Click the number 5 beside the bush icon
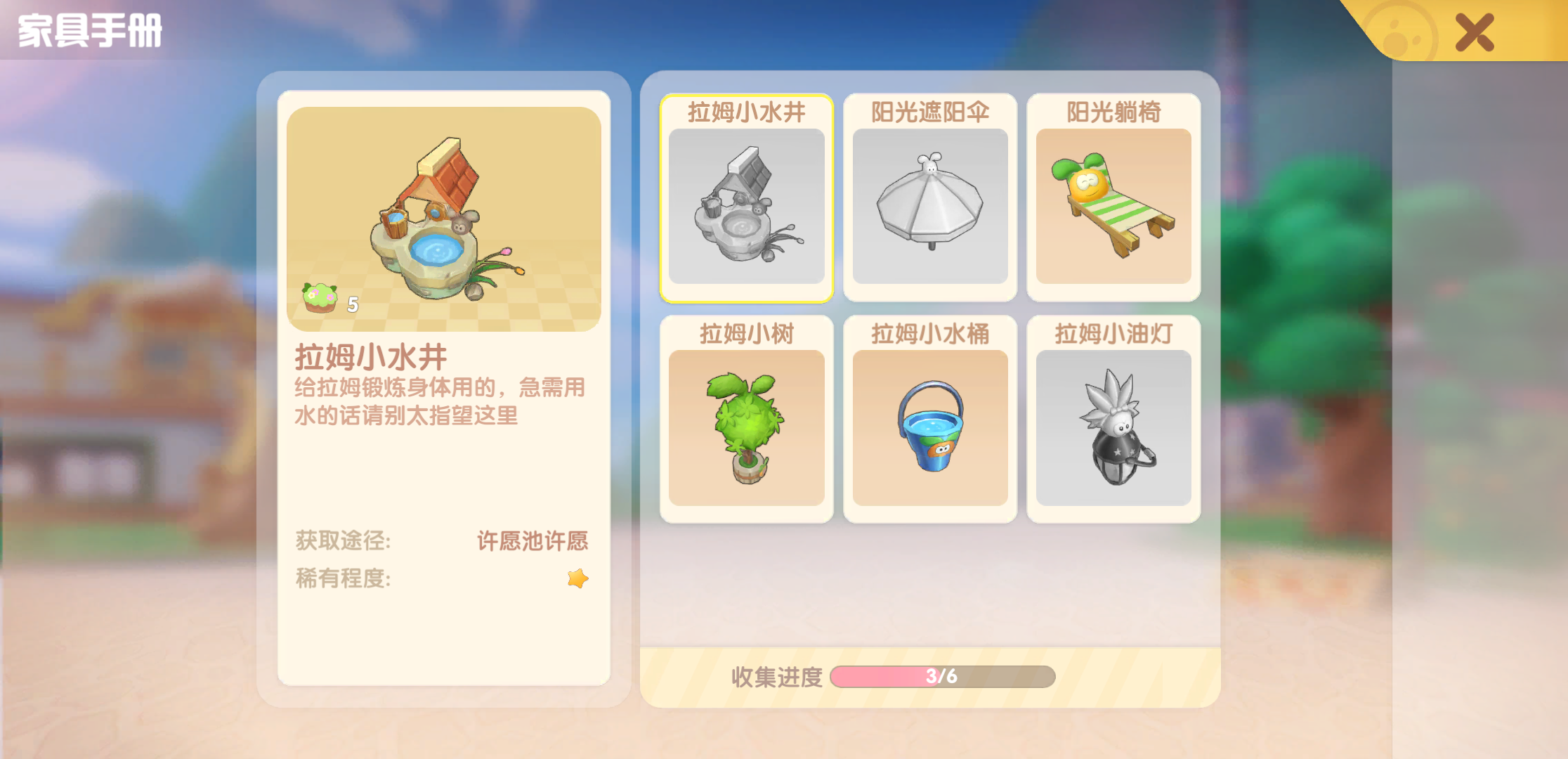The image size is (1568, 759). (353, 304)
